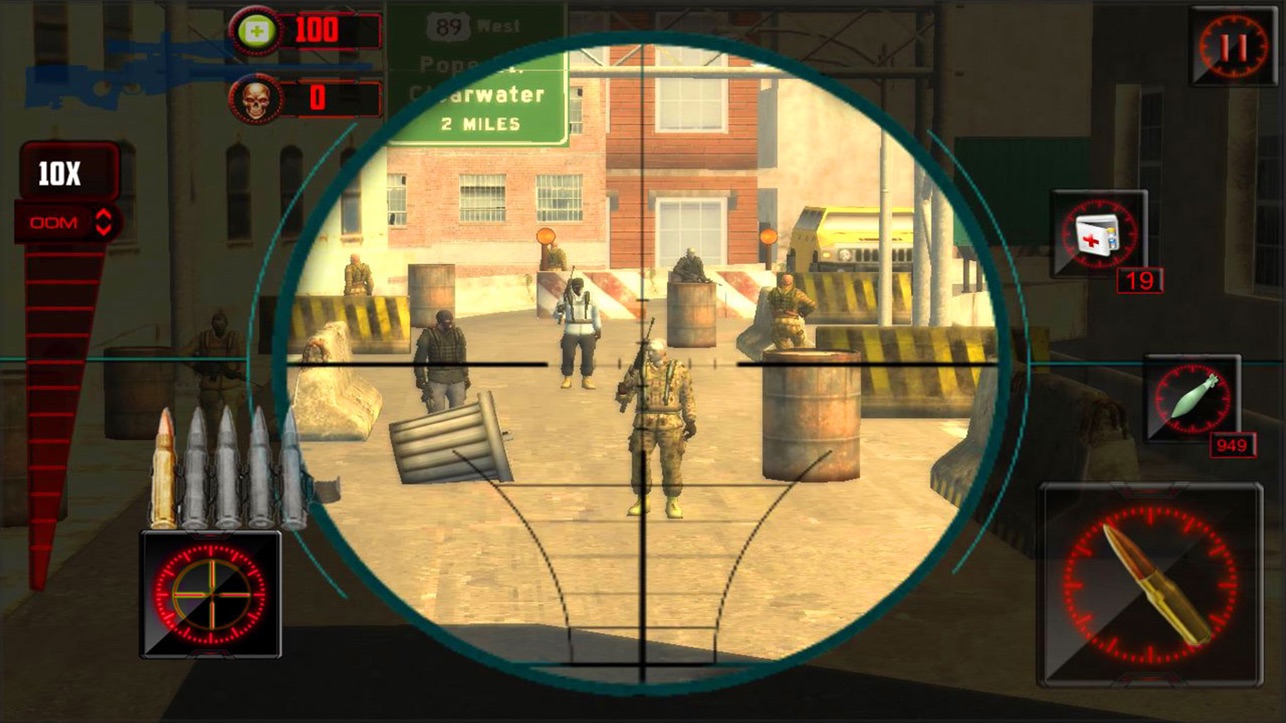Use the mortar shell explosive item

pos(1191,398)
